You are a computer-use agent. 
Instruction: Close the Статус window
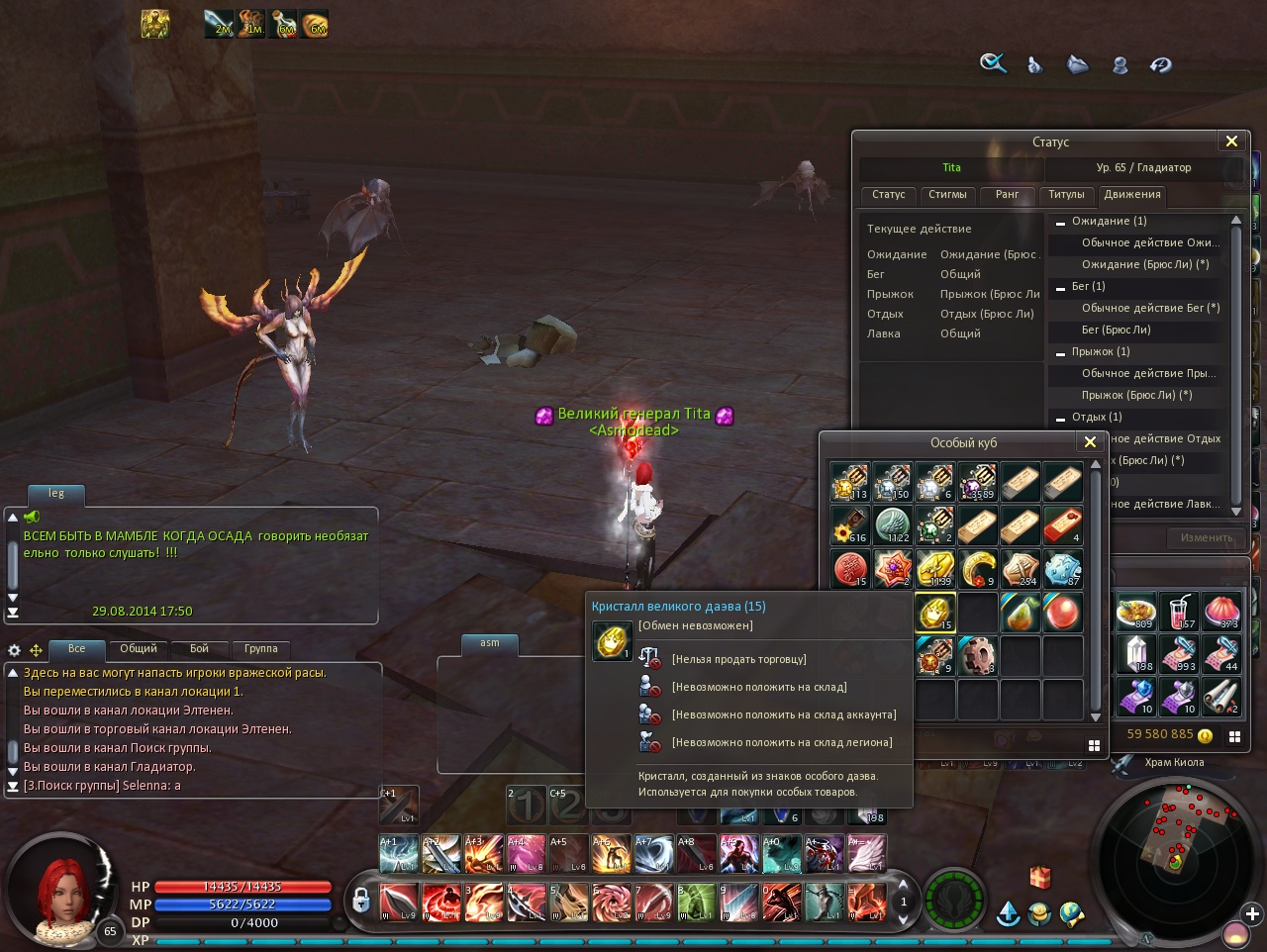tap(1231, 142)
